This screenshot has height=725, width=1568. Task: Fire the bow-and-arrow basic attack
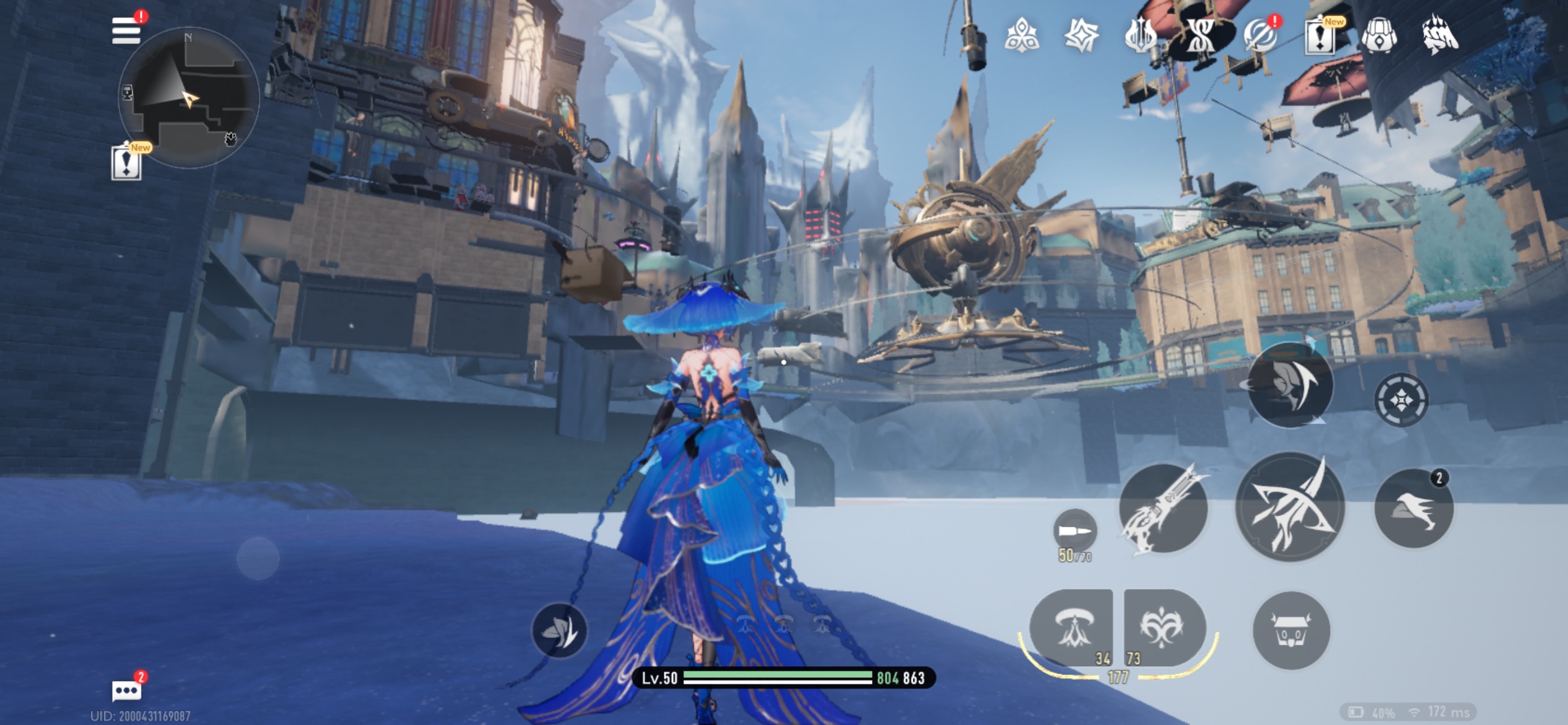coord(1290,507)
